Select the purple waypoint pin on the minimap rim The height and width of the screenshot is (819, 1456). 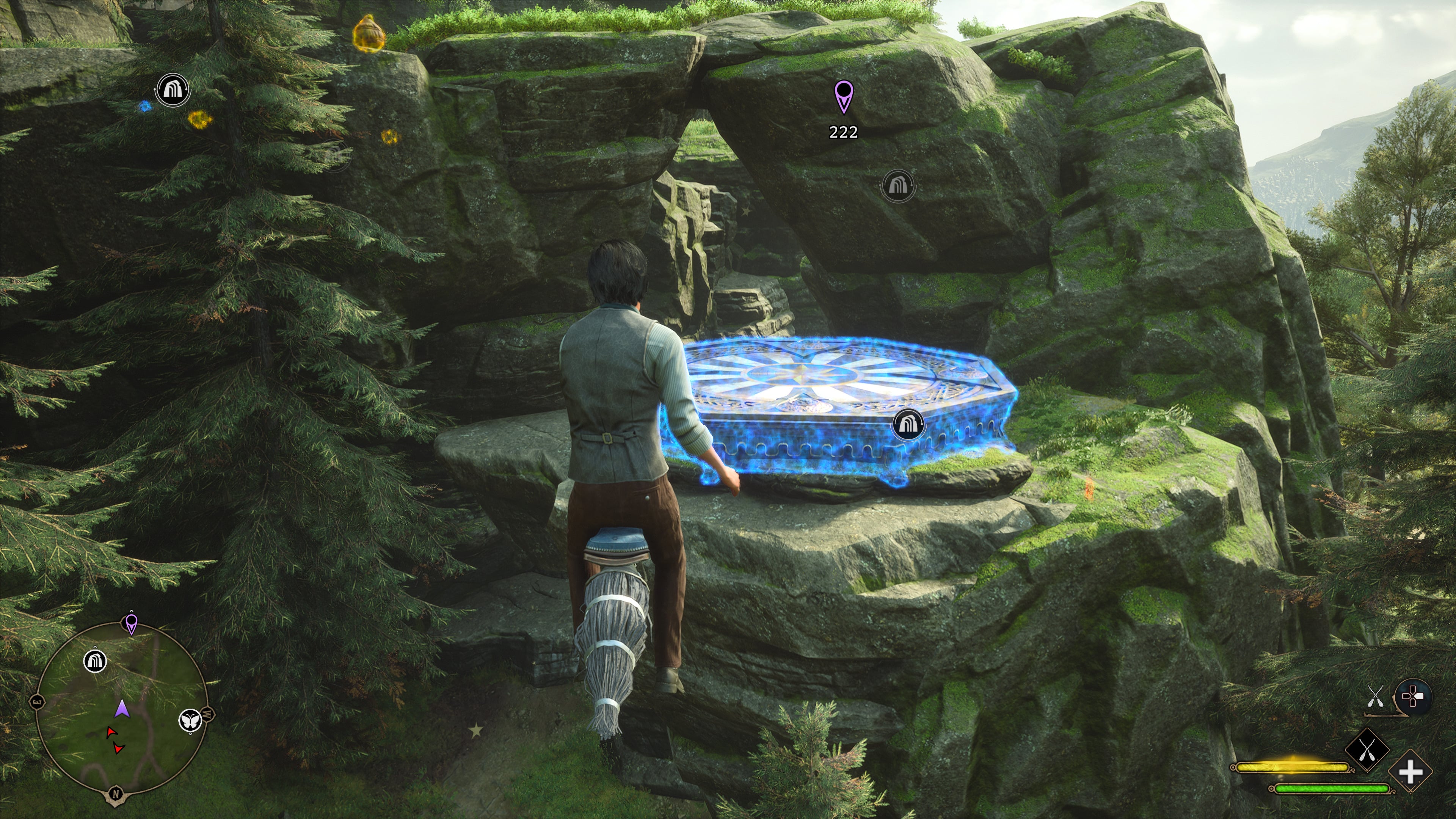pyautogui.click(x=131, y=623)
